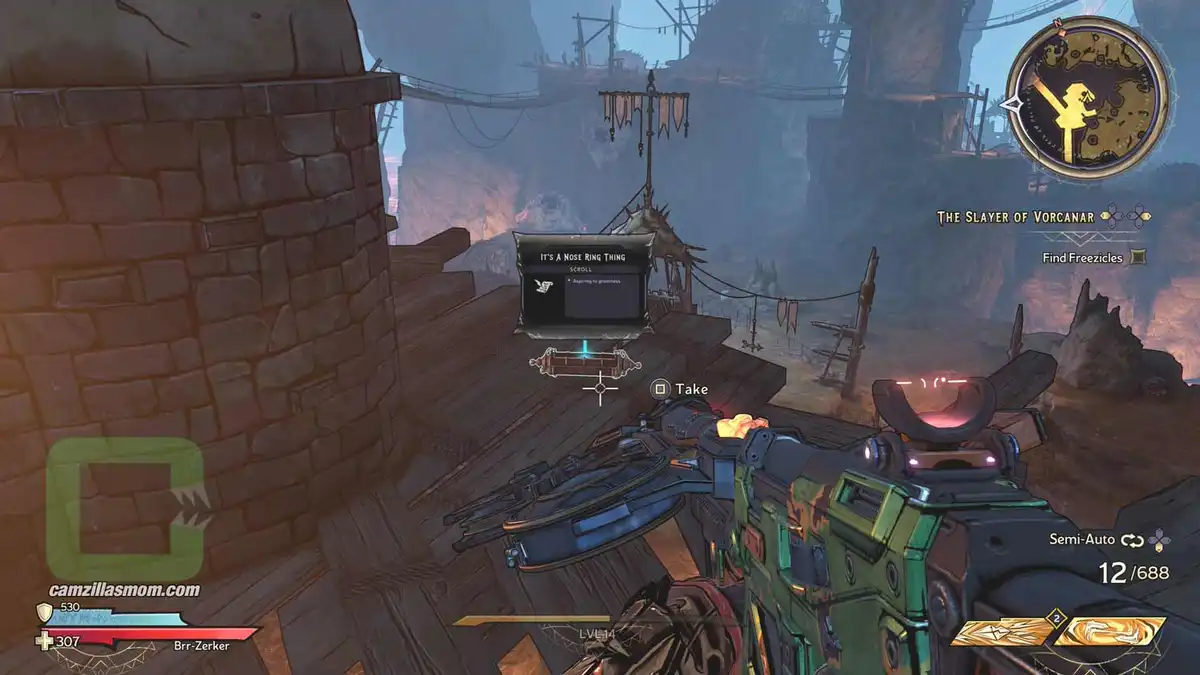The image size is (1200, 675).
Task: Tick the Find Freezicles objective box
Action: point(1137,258)
